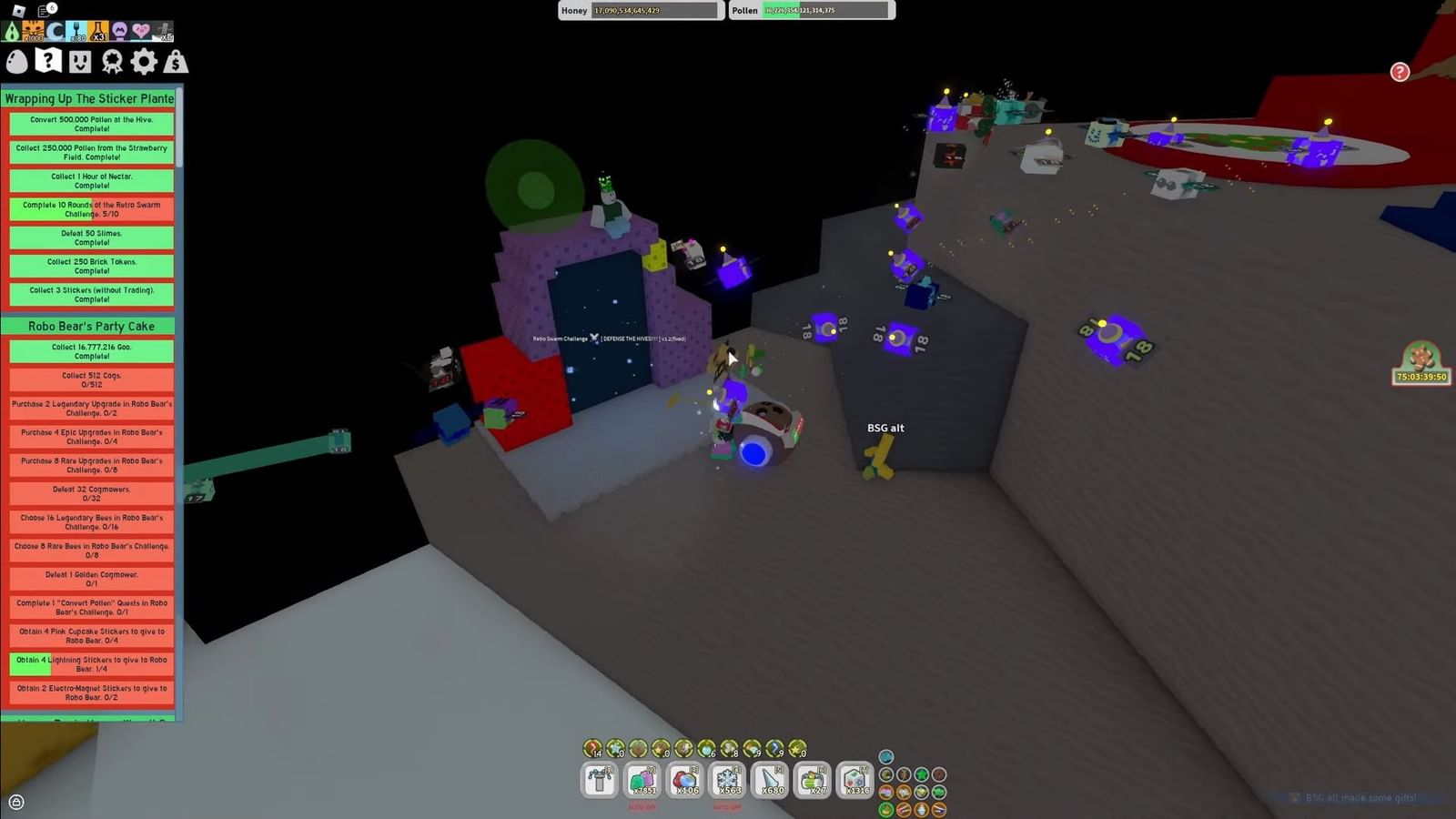Dismiss the moon charm buff icon

click(x=55, y=31)
